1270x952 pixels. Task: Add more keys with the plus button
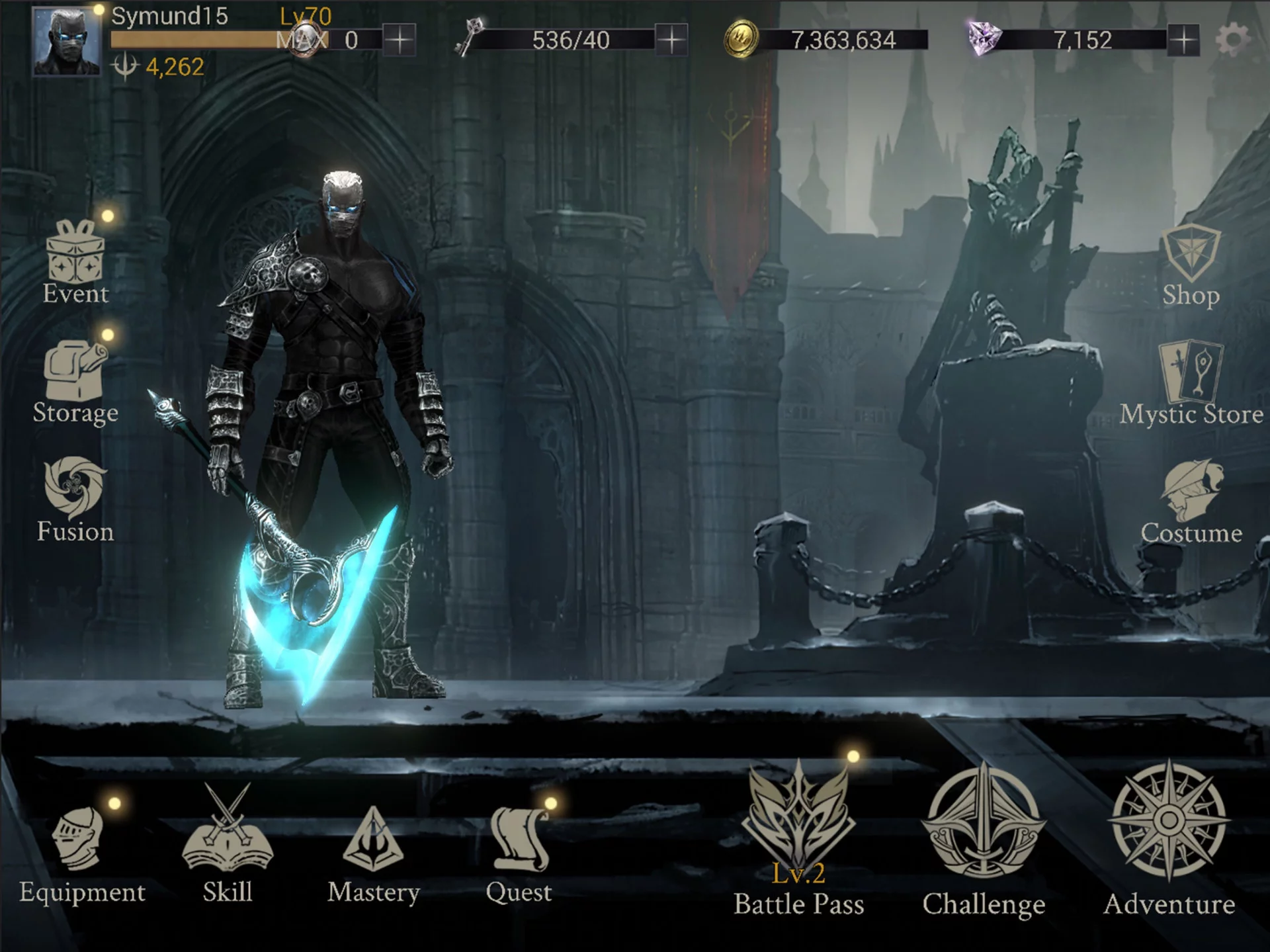pos(671,40)
